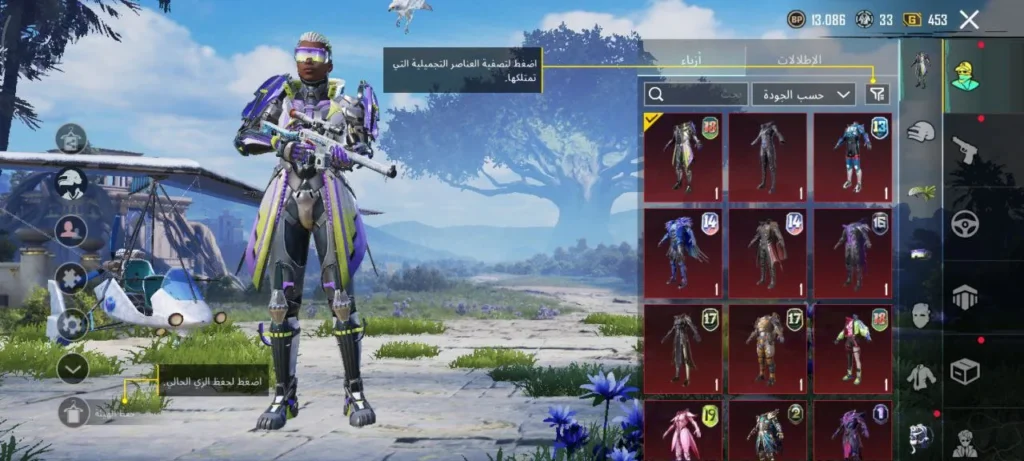Select the jacket subcategory icon
Viewport: 1024px width, 461px height.
tap(920, 376)
